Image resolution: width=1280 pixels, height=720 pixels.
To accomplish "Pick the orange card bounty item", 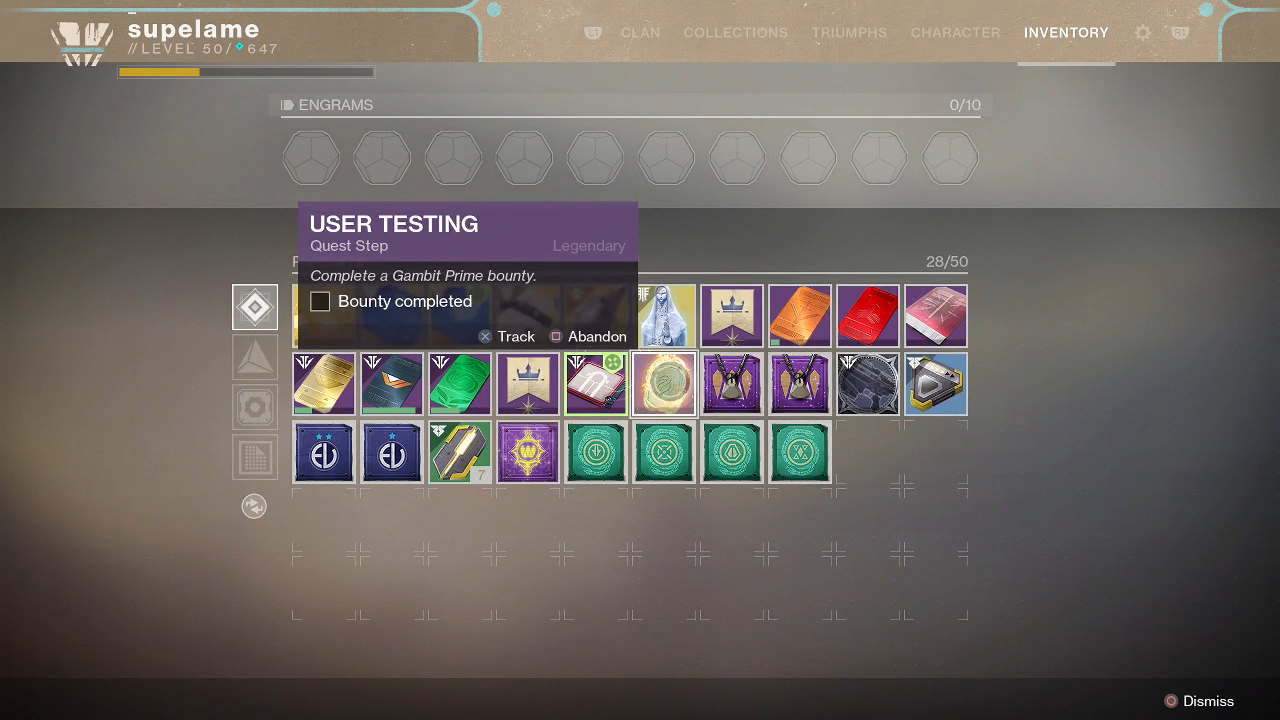I will 800,316.
